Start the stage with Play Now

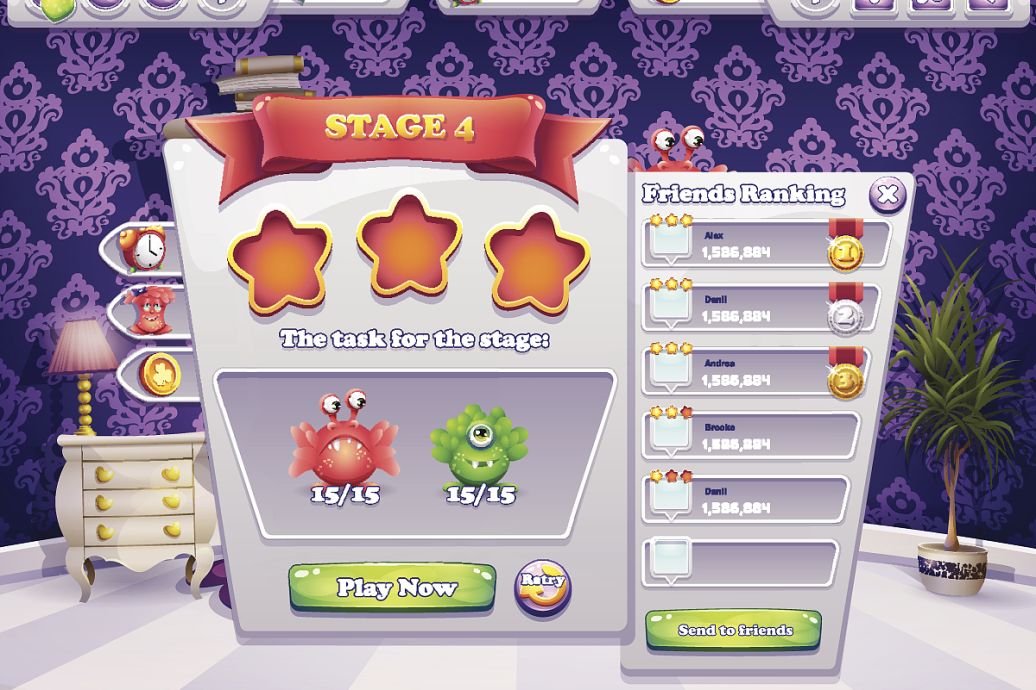pos(392,588)
